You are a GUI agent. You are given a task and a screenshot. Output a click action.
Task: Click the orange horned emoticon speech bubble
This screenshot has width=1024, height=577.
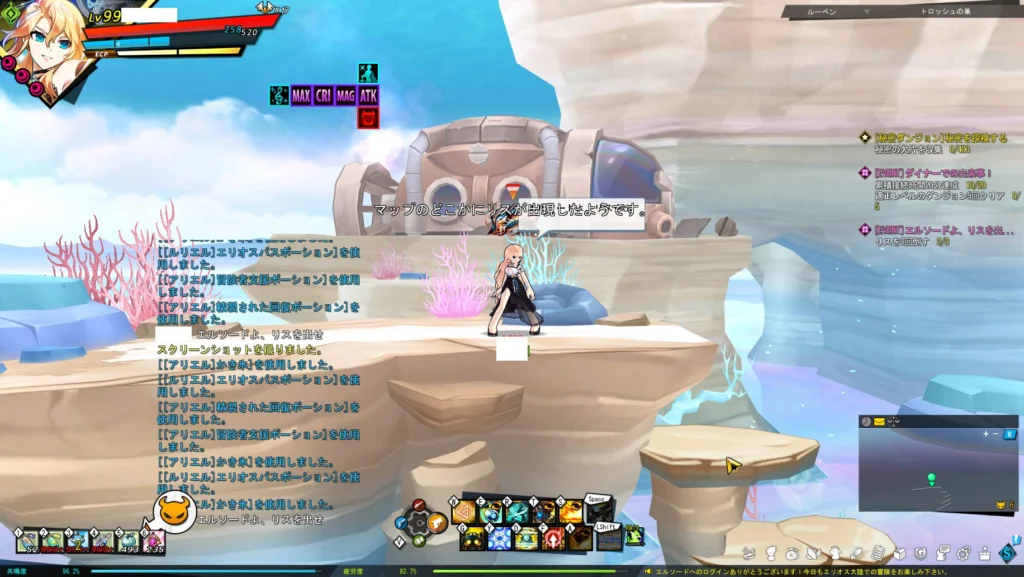click(x=175, y=512)
